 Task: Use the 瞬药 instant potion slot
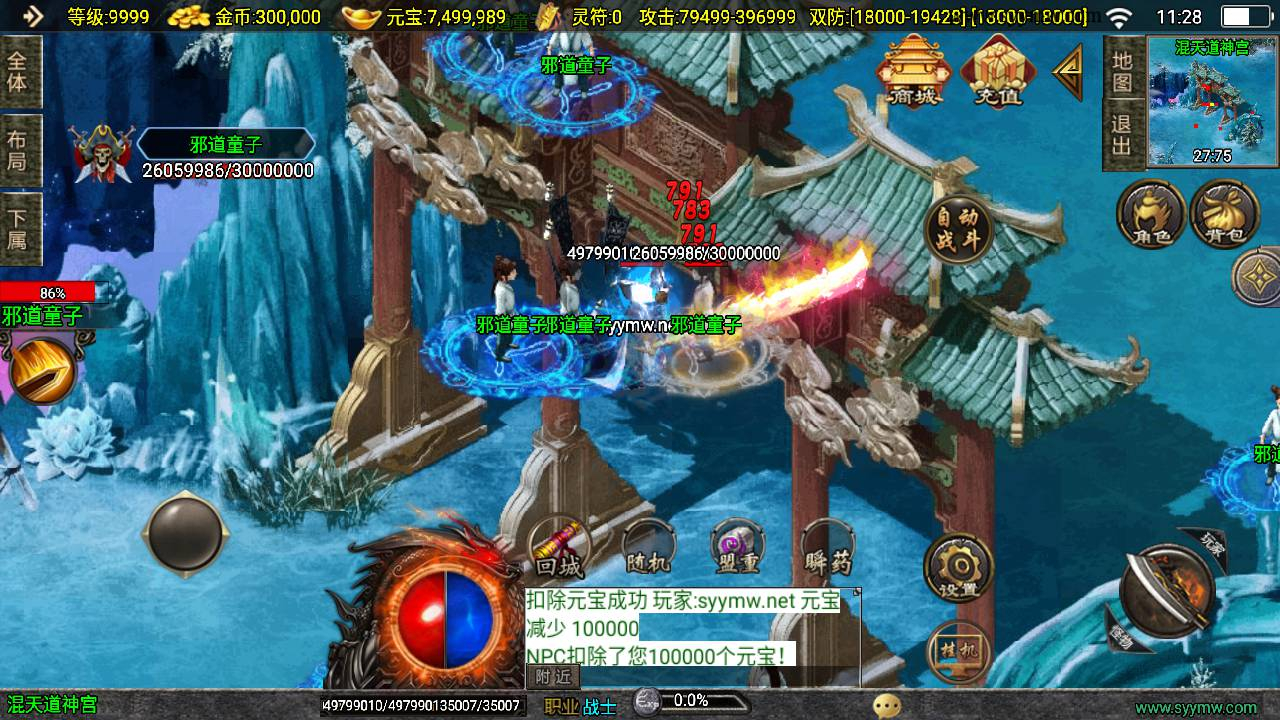coord(828,548)
